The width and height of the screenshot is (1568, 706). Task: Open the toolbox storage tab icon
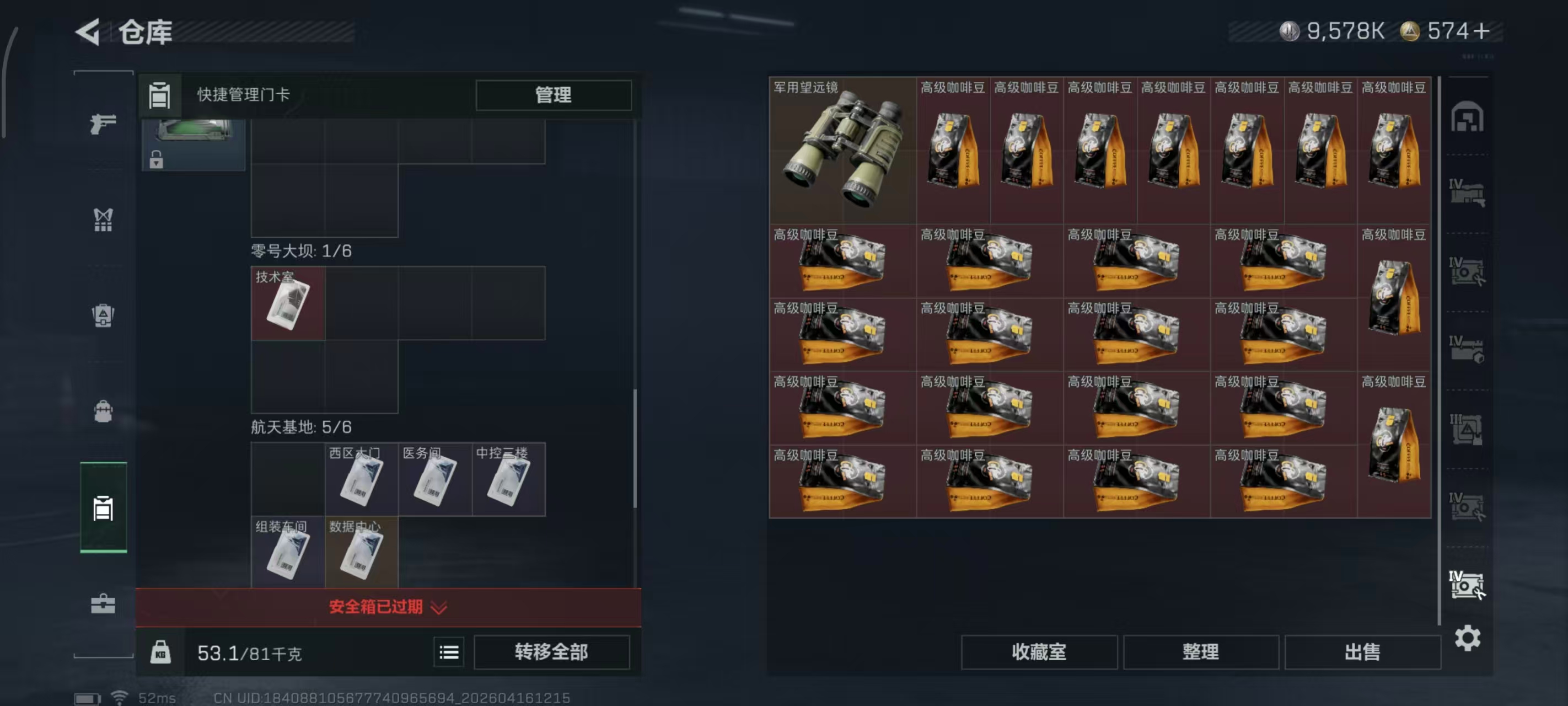point(104,603)
